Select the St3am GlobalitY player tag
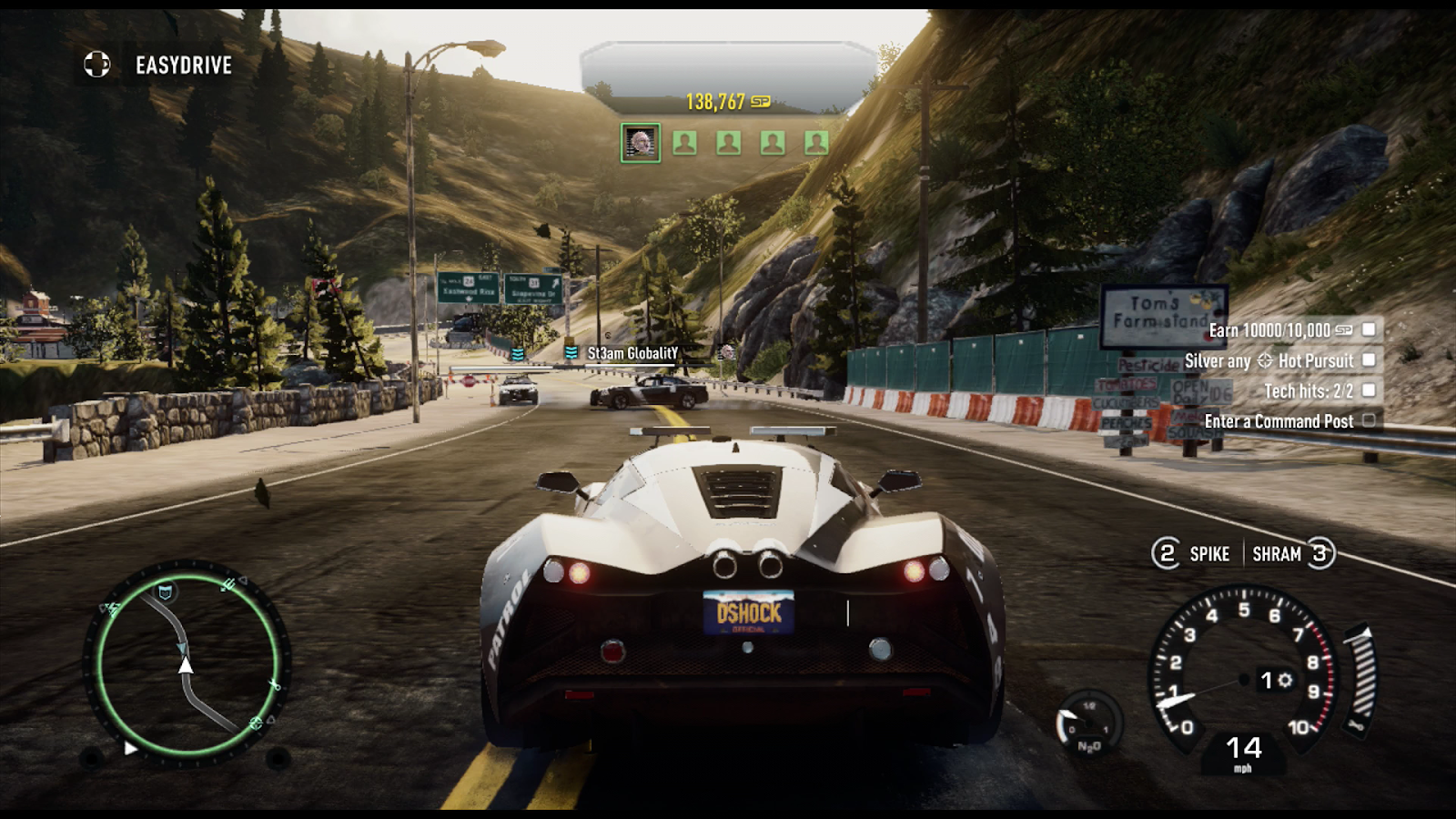 632,353
